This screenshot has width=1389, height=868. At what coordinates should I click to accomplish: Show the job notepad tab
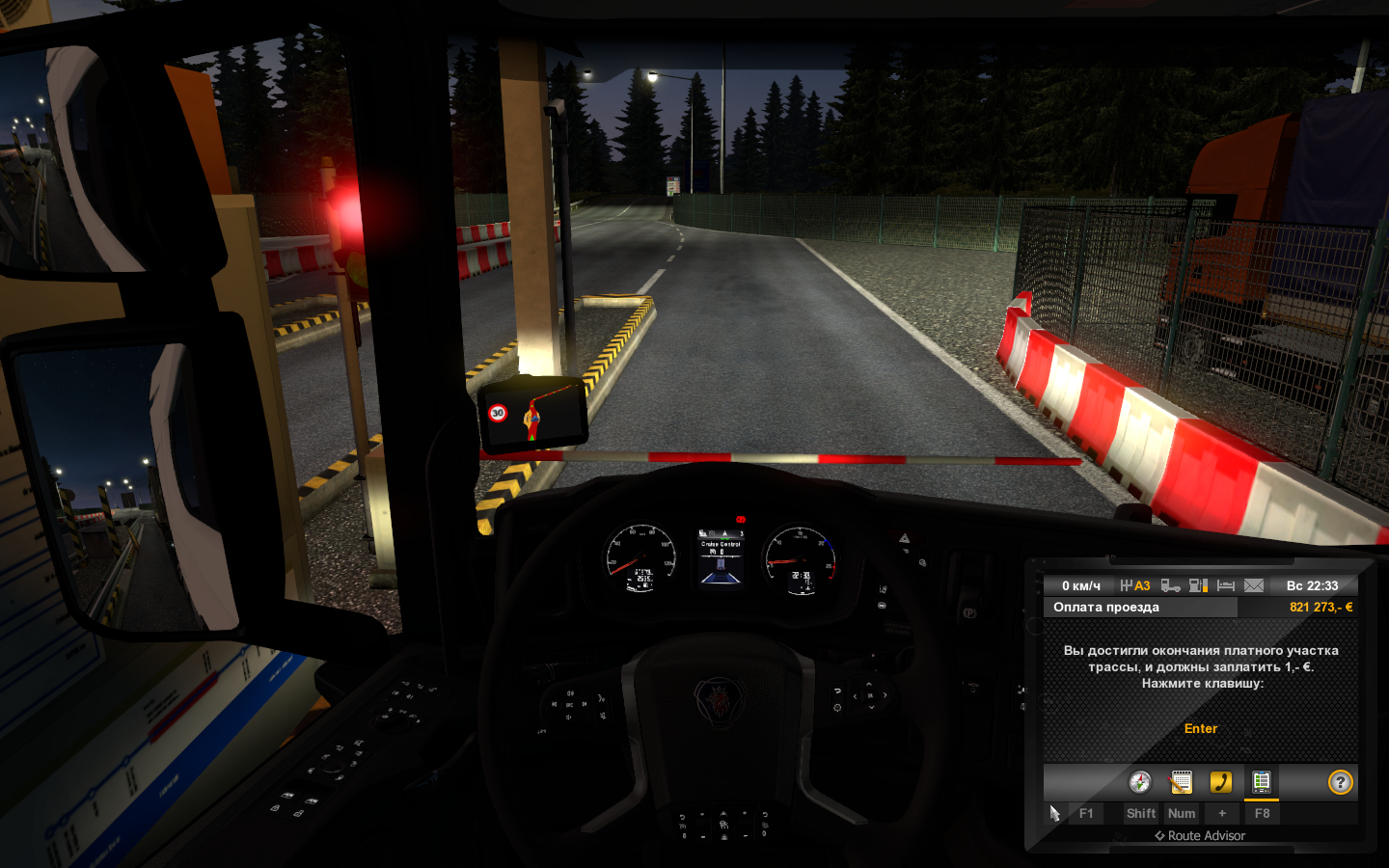click(x=1181, y=782)
